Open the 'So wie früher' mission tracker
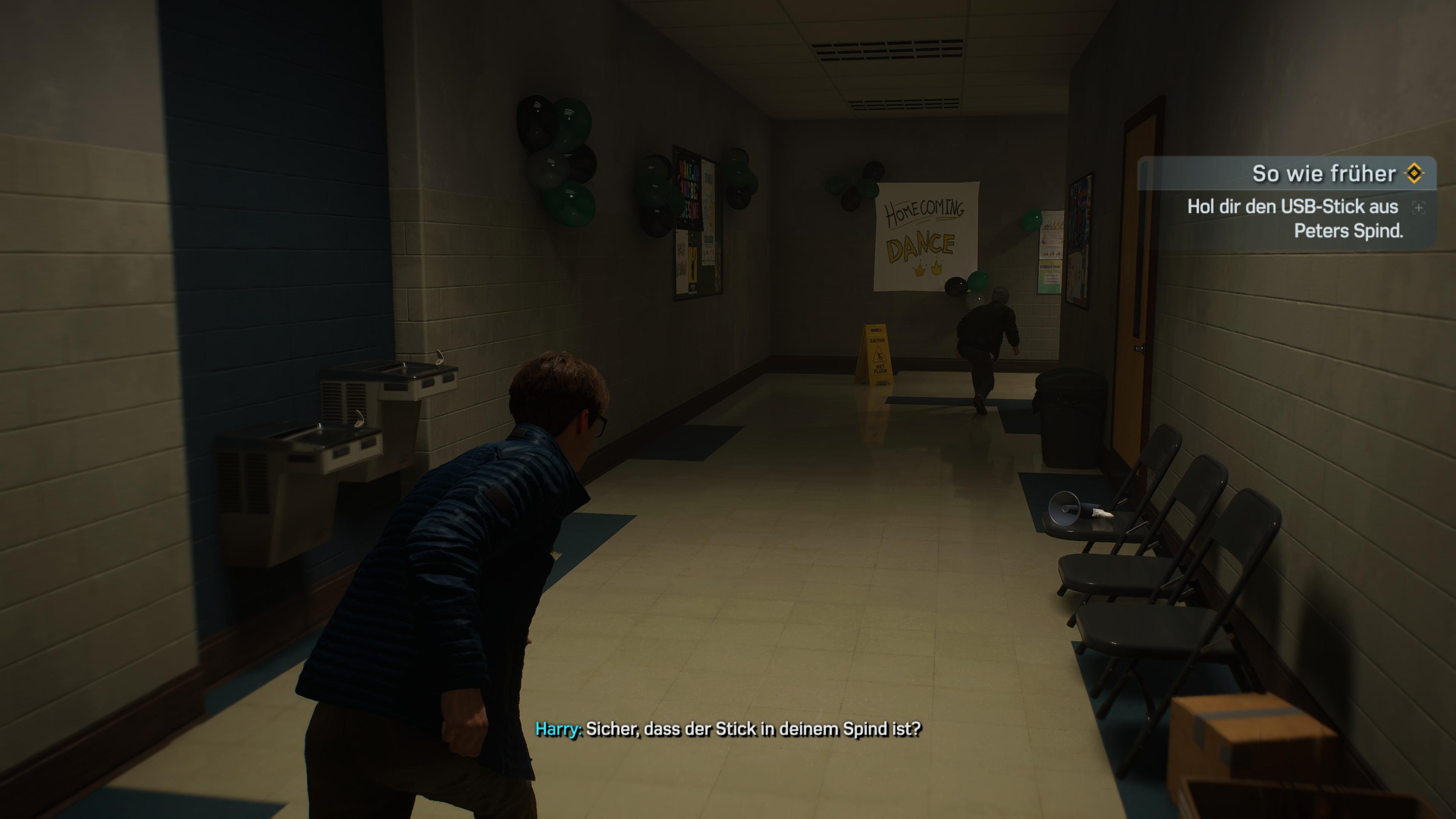The width and height of the screenshot is (1456, 819). (x=1323, y=174)
